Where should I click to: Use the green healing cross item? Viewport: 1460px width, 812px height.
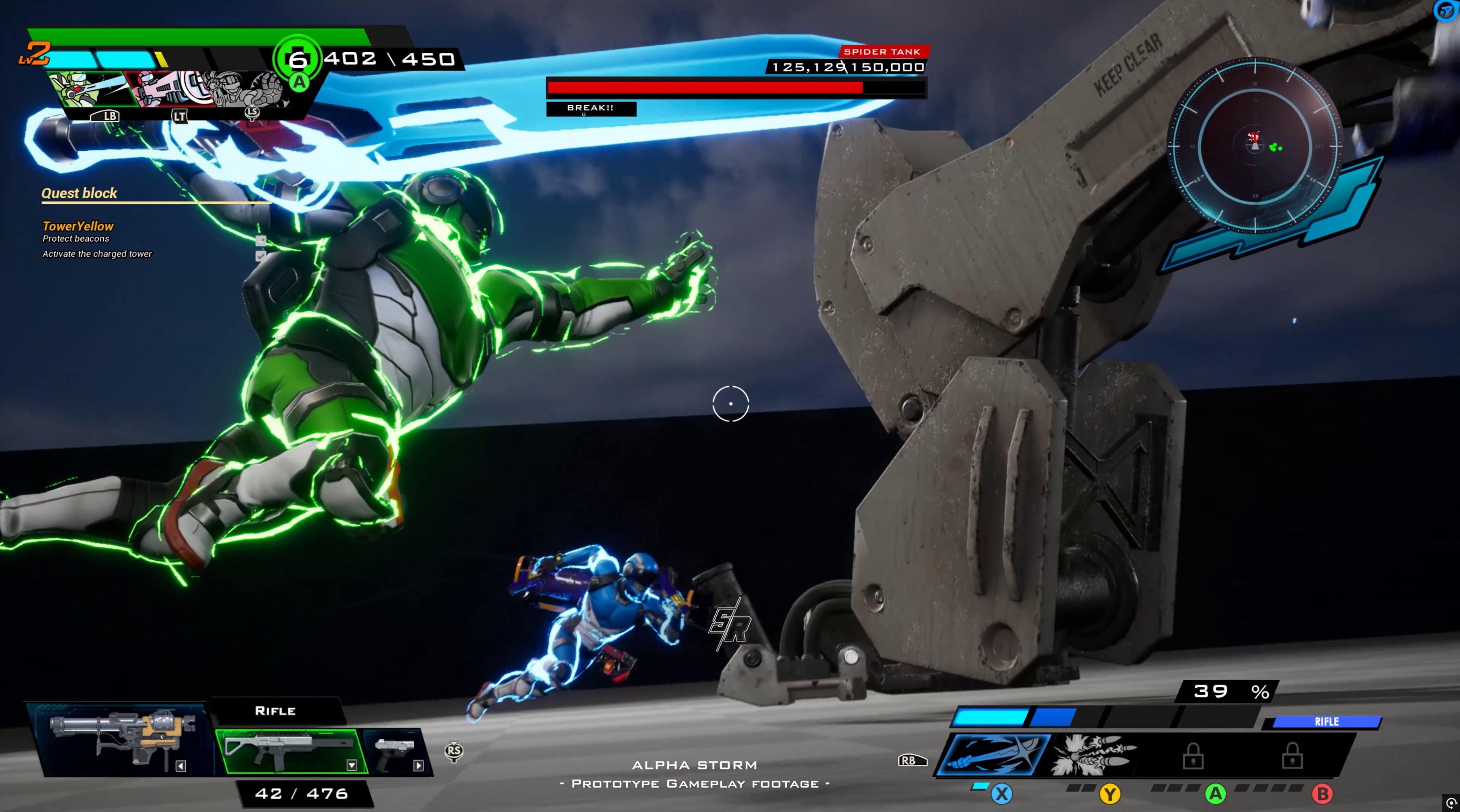(297, 59)
